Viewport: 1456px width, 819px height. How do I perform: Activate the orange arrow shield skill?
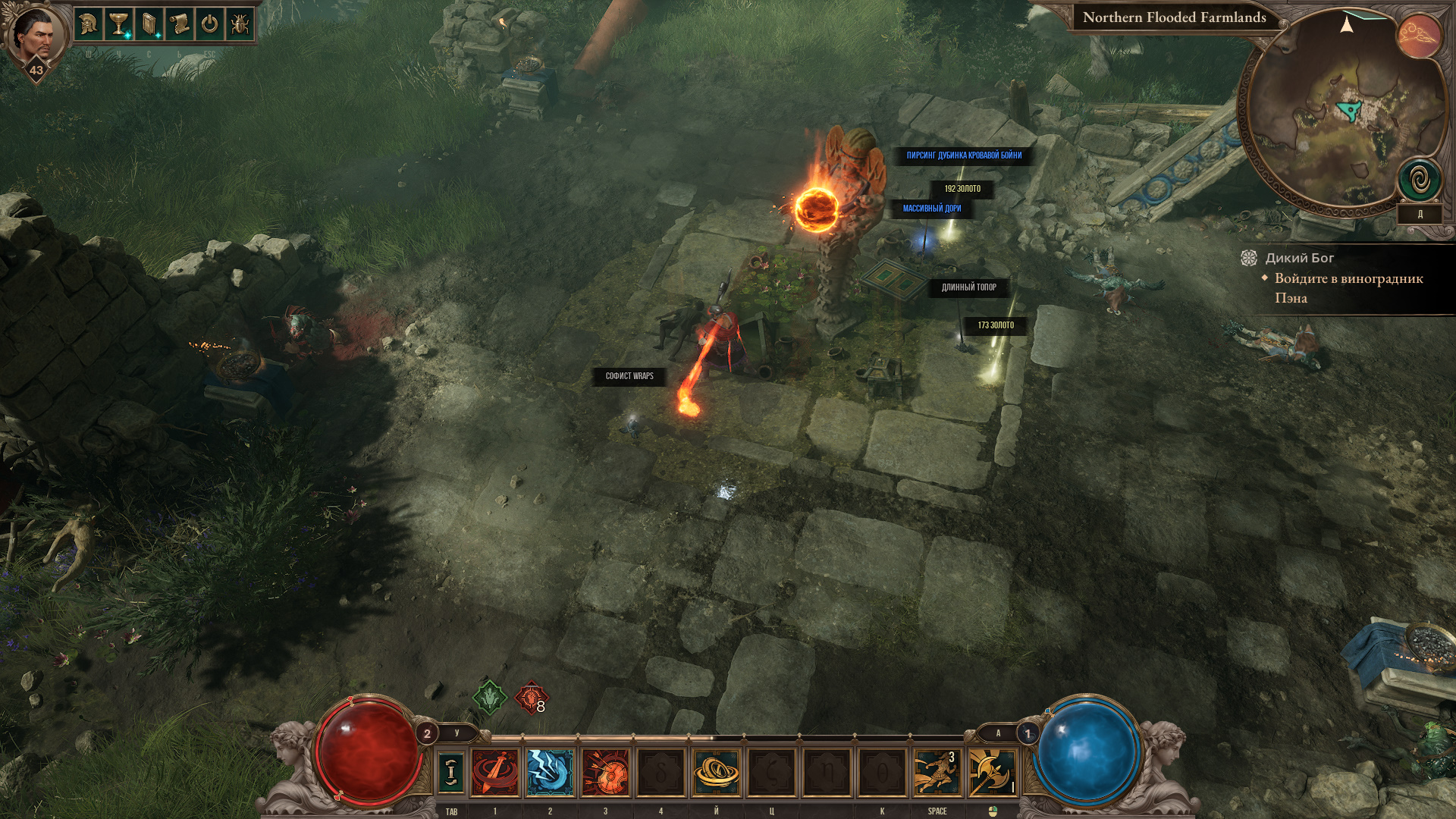605,772
